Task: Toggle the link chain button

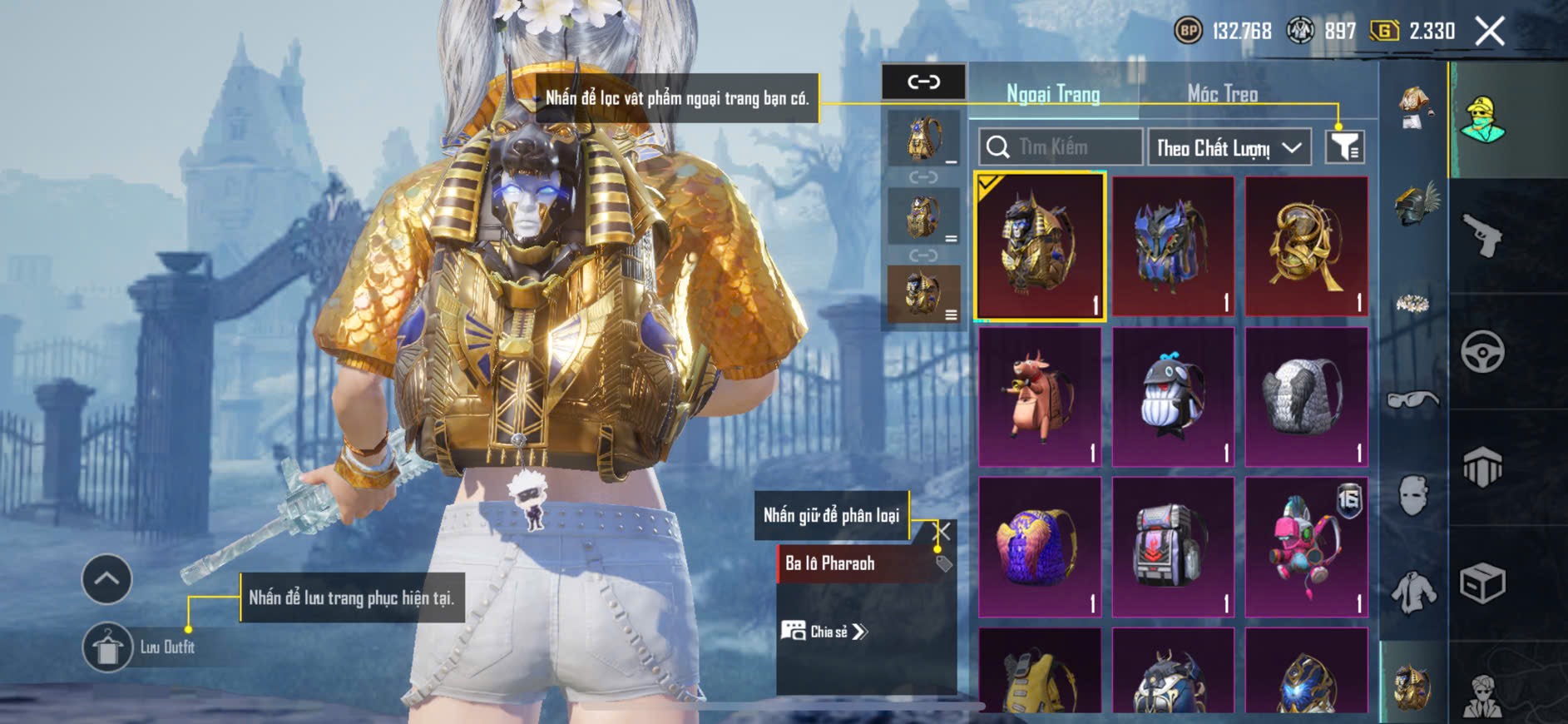Action: [923, 82]
